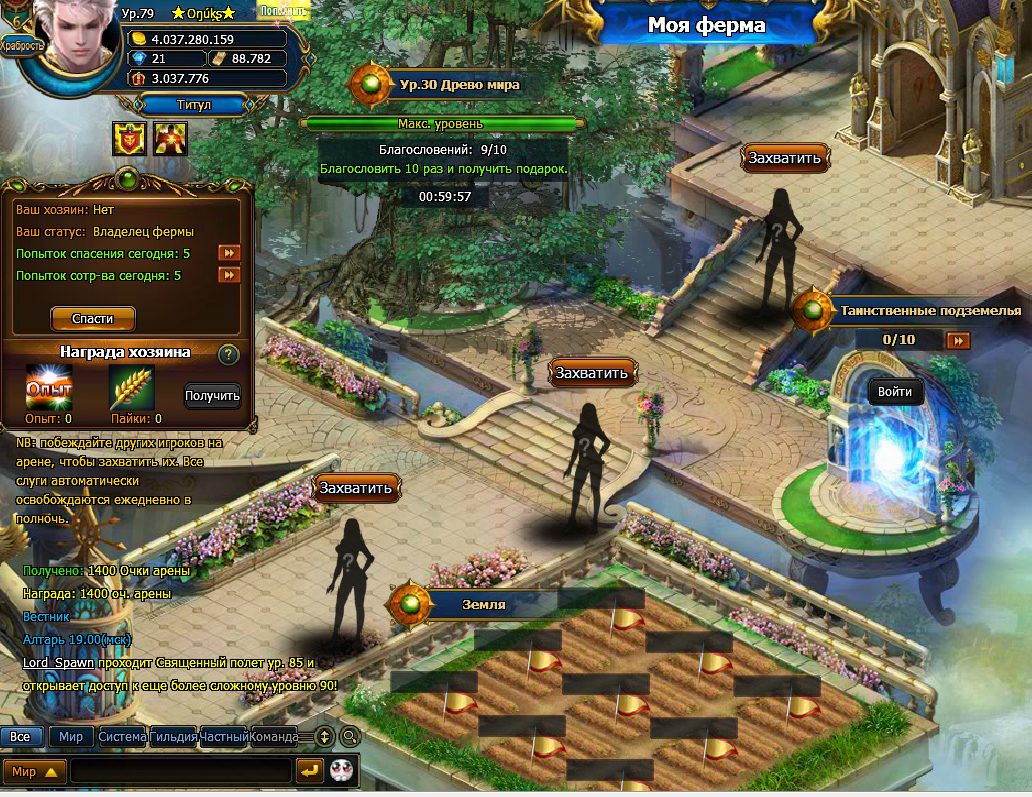The image size is (1032, 797).
Task: Enter the mysterious dungeon with Войти
Action: (894, 392)
